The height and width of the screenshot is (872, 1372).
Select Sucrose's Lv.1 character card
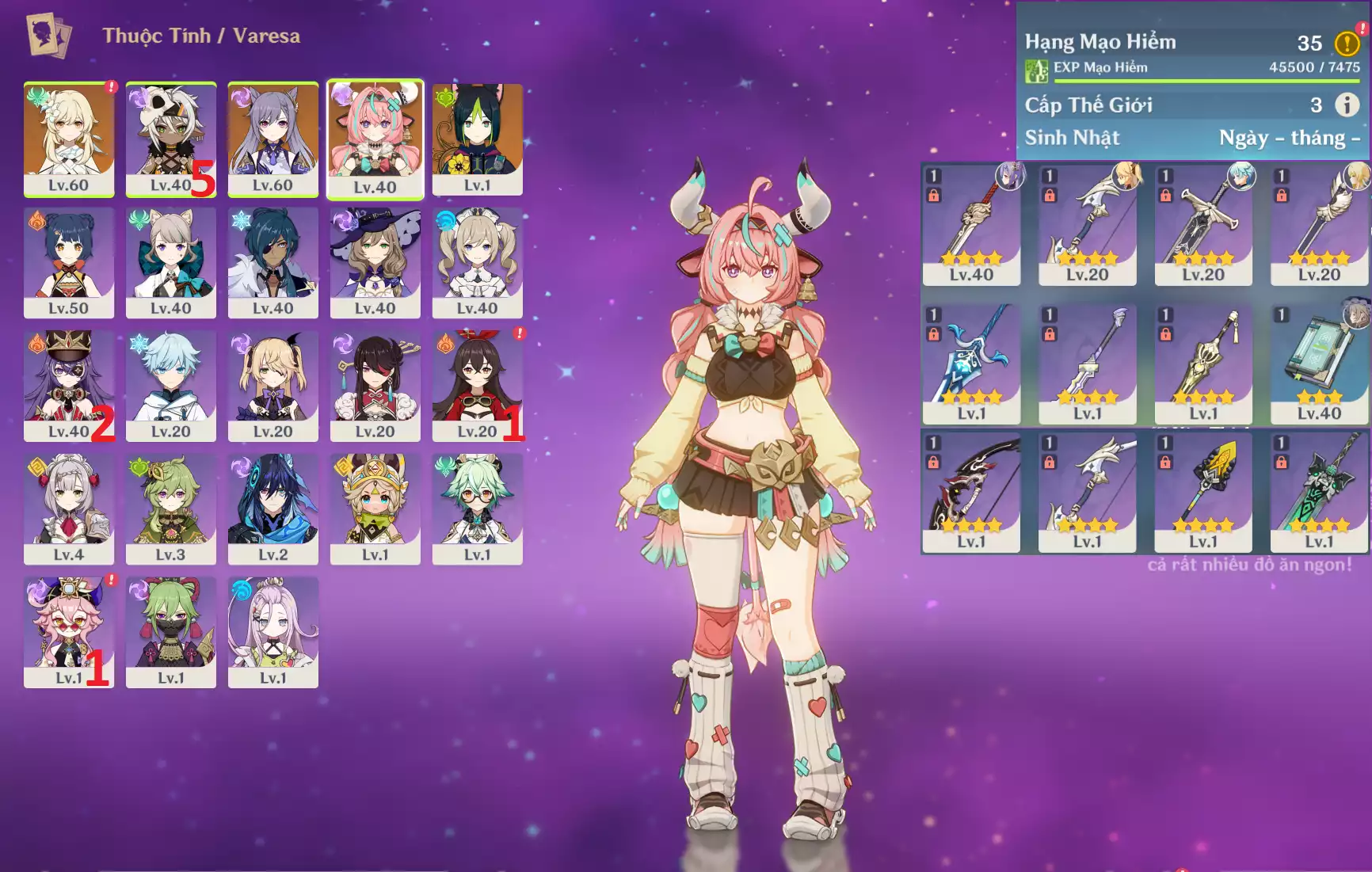pos(478,508)
